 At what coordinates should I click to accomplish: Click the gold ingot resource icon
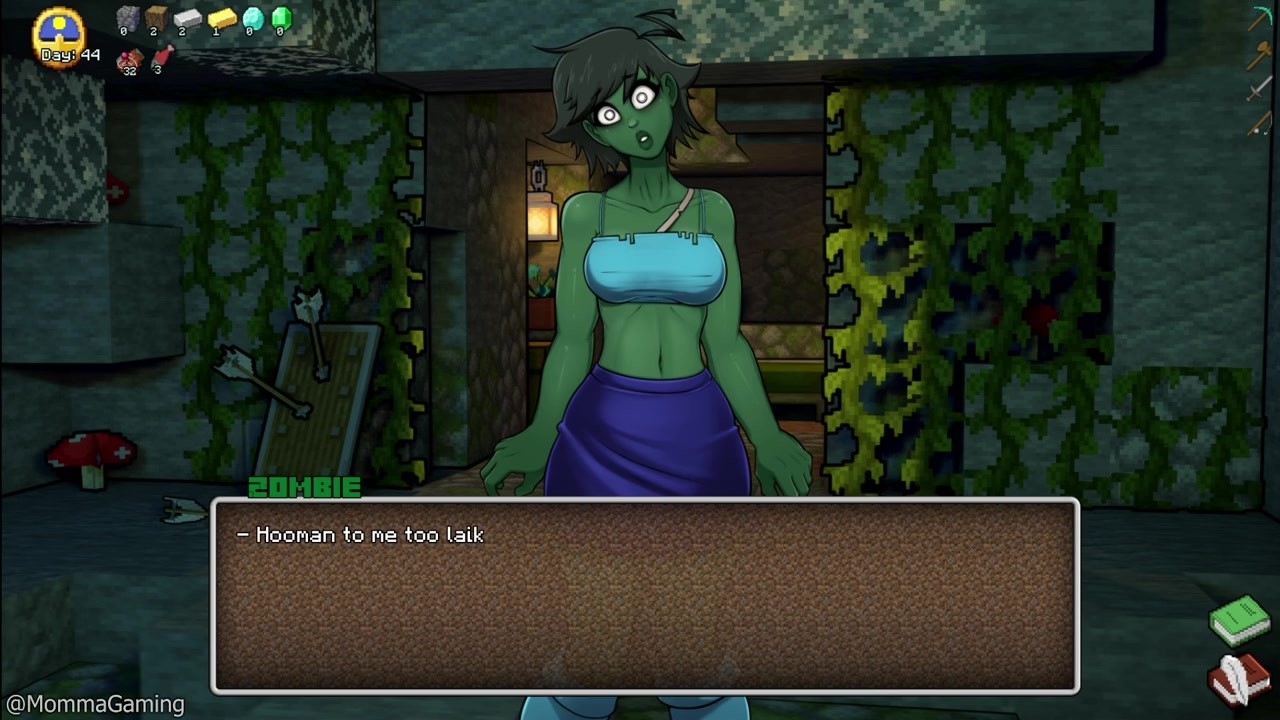pyautogui.click(x=221, y=18)
